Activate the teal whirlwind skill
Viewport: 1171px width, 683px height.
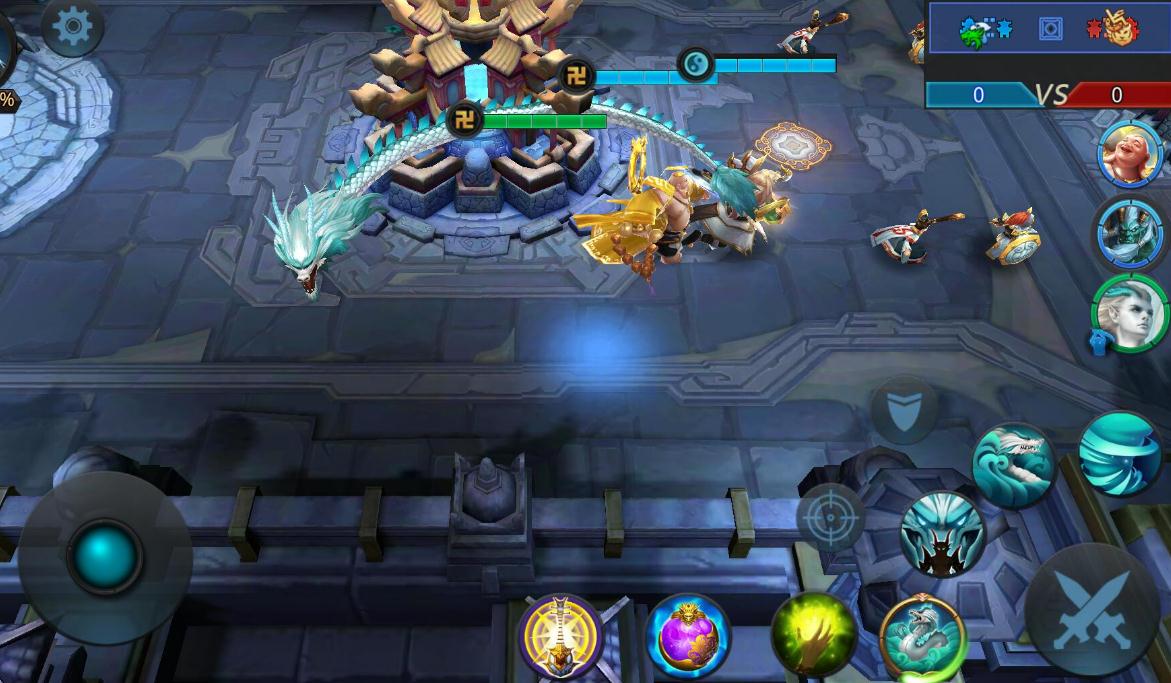coord(1119,454)
